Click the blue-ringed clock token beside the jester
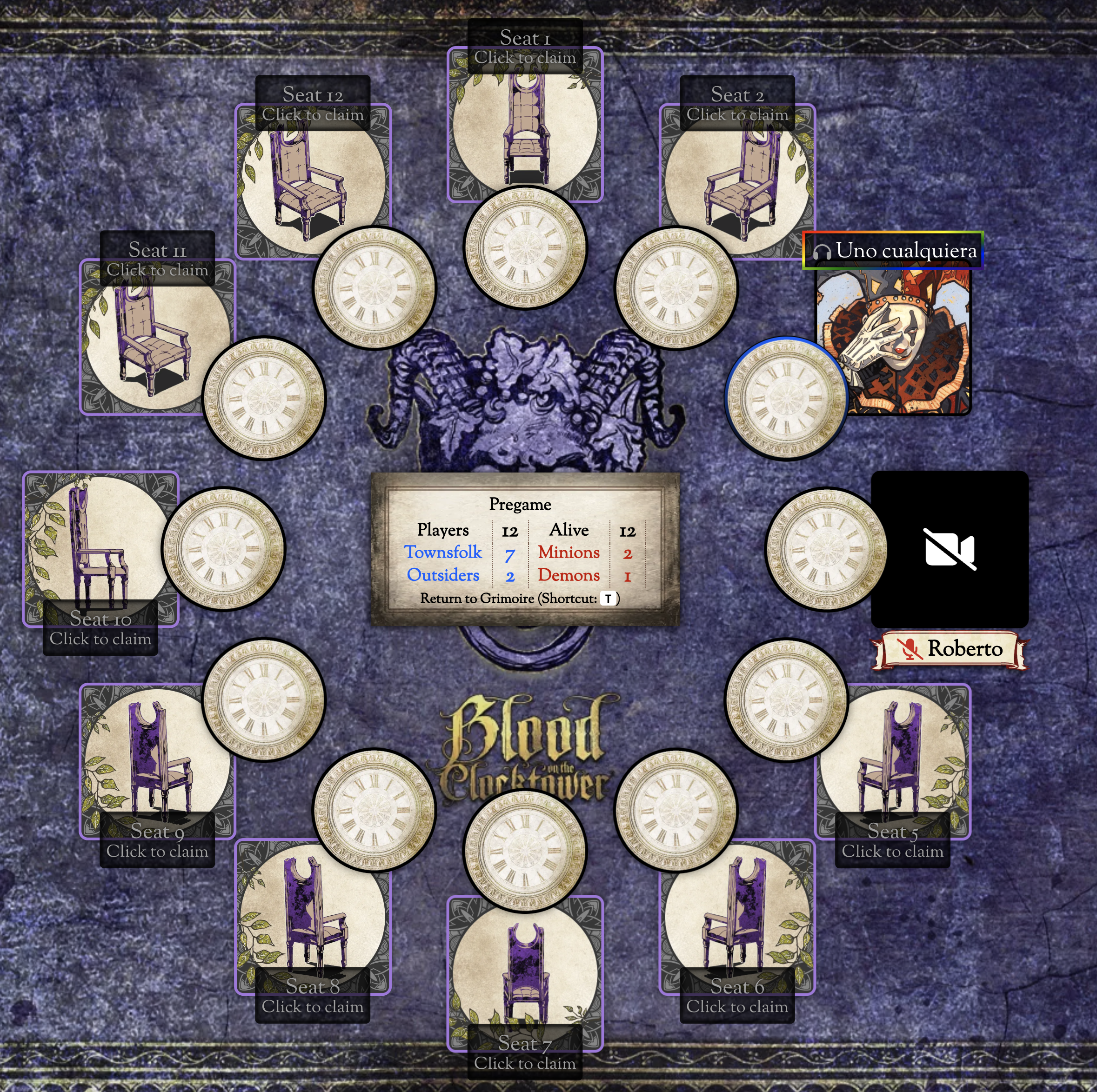The image size is (1097, 1092). (x=786, y=399)
